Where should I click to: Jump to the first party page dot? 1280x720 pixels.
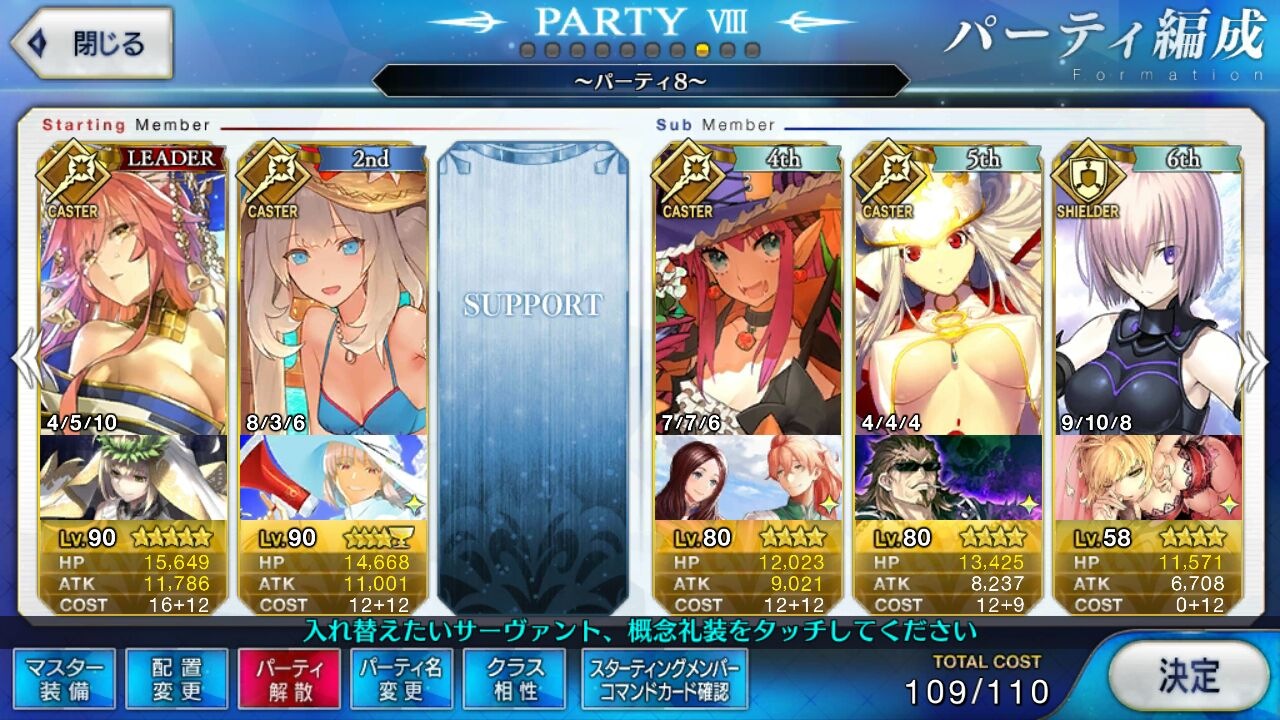(x=527, y=50)
